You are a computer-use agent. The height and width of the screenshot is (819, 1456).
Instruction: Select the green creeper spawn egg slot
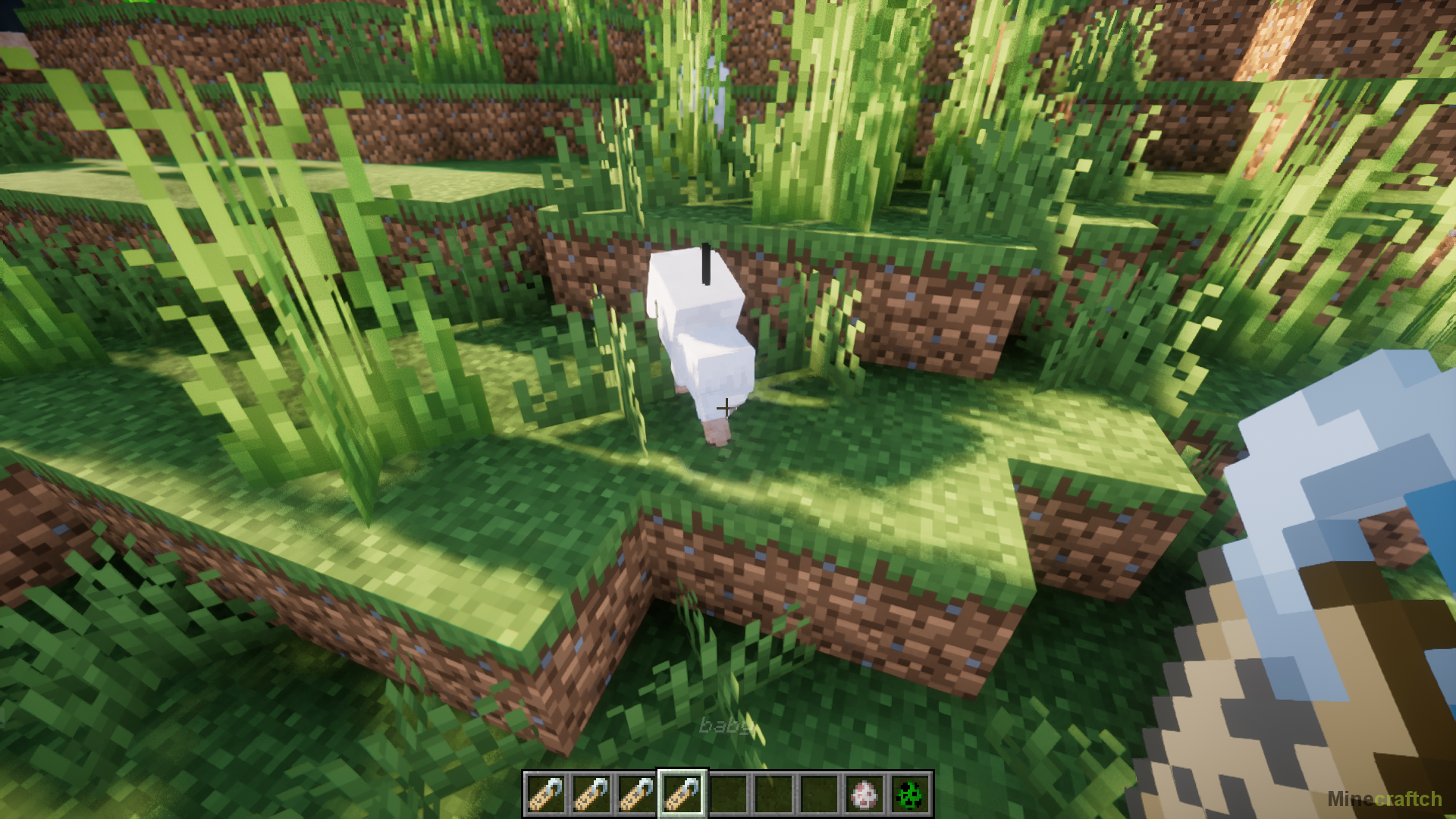(909, 794)
